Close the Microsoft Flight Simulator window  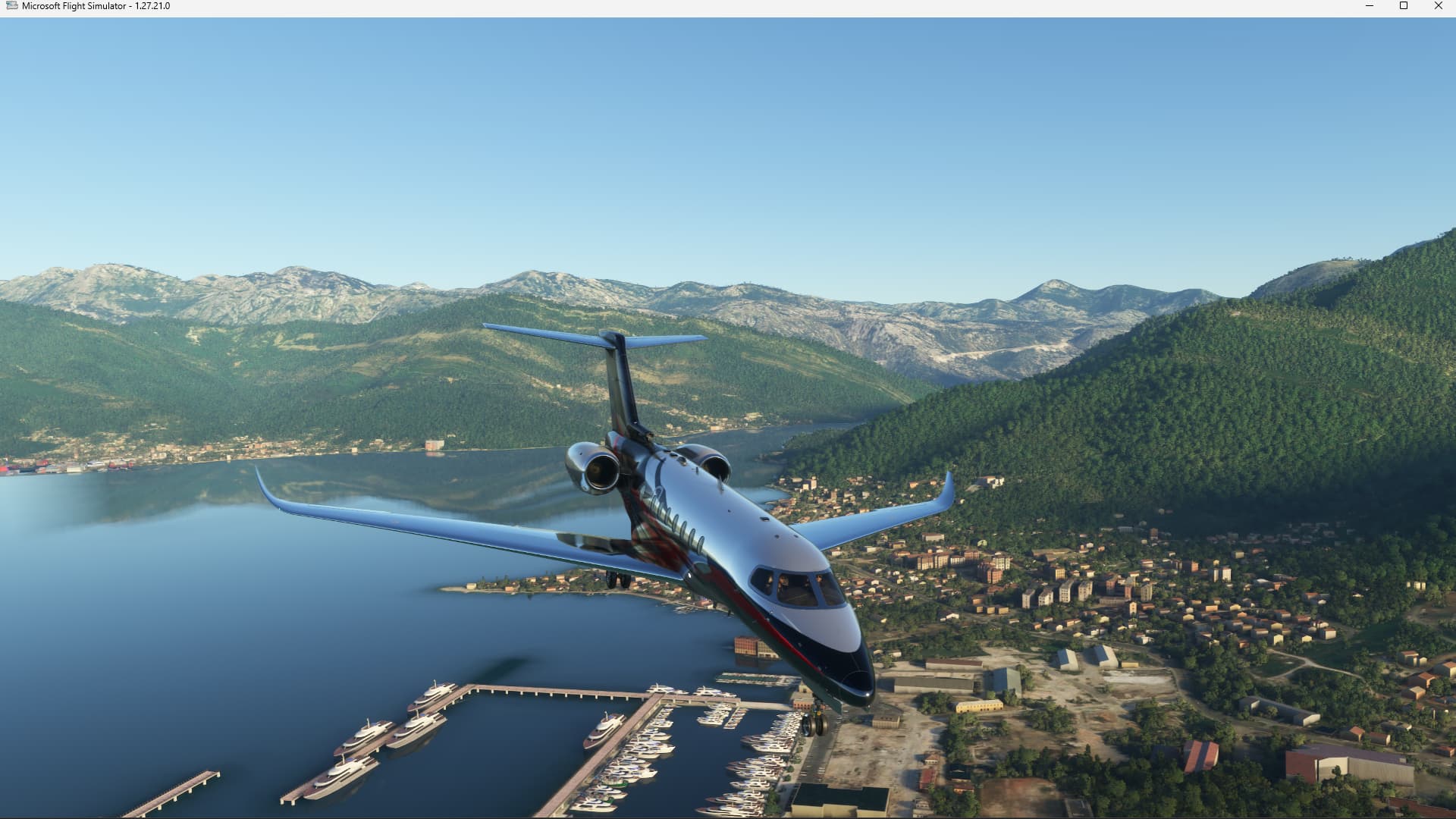coord(1438,6)
